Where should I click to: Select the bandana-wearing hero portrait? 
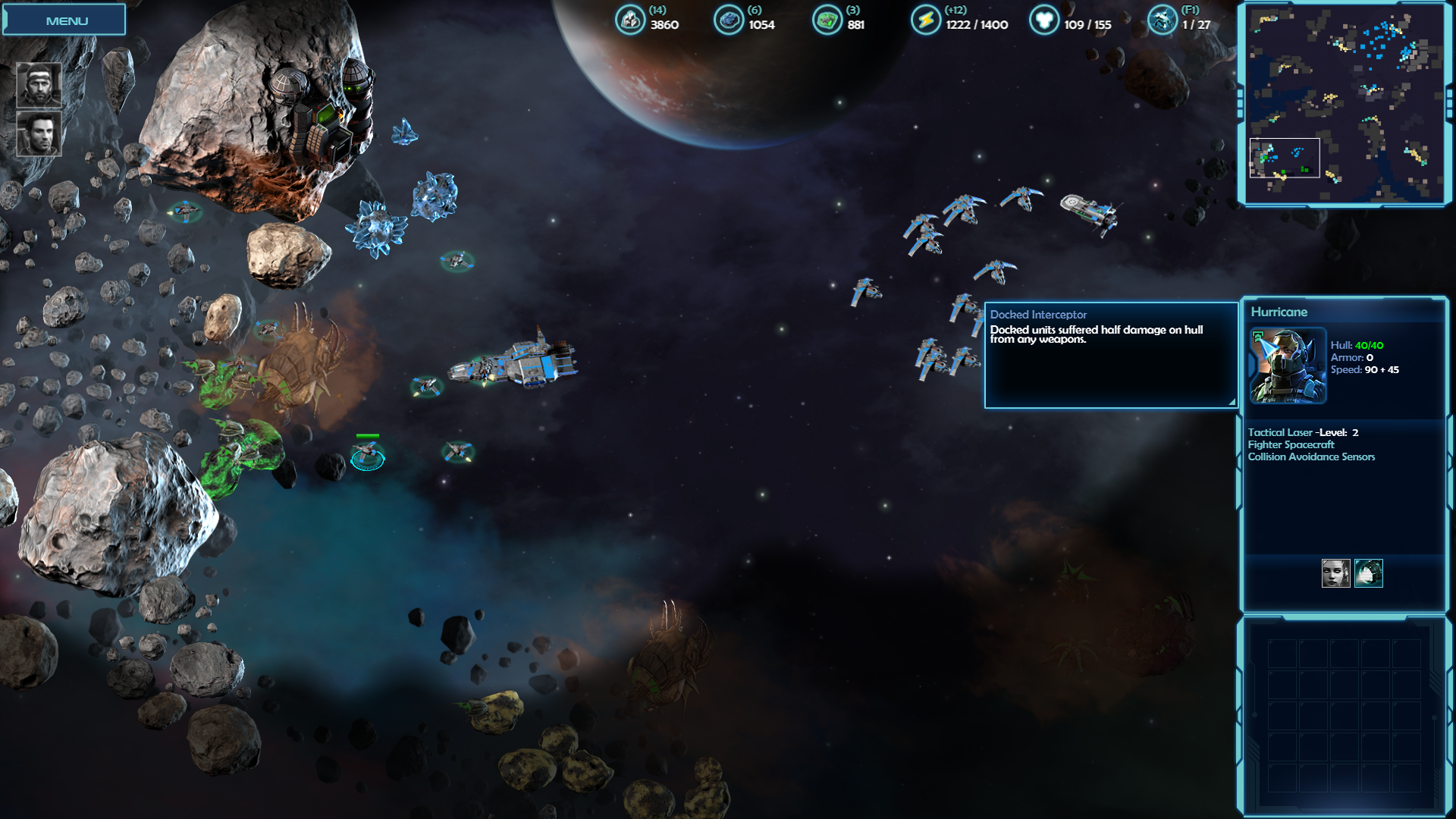(39, 84)
